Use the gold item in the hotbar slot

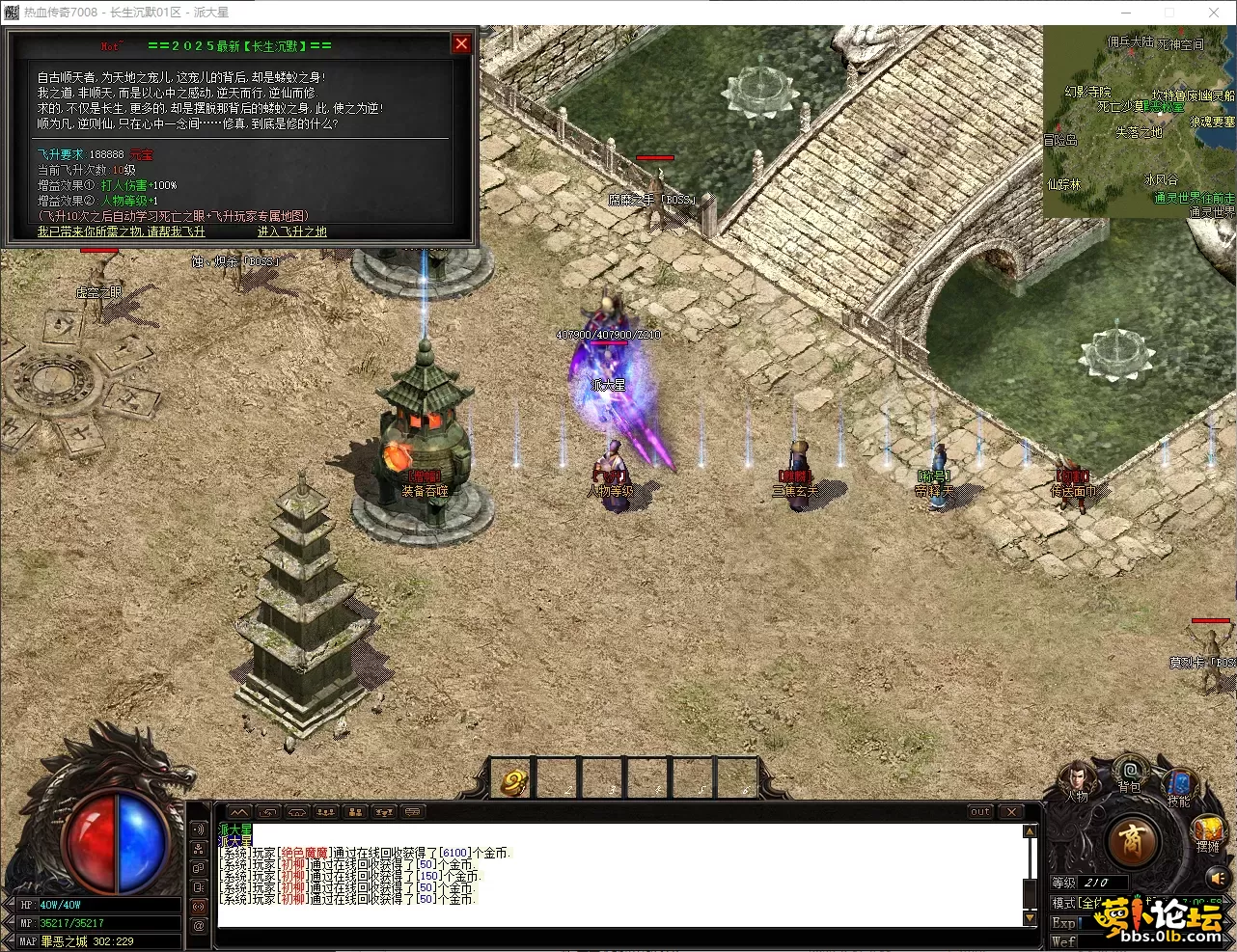[x=513, y=781]
